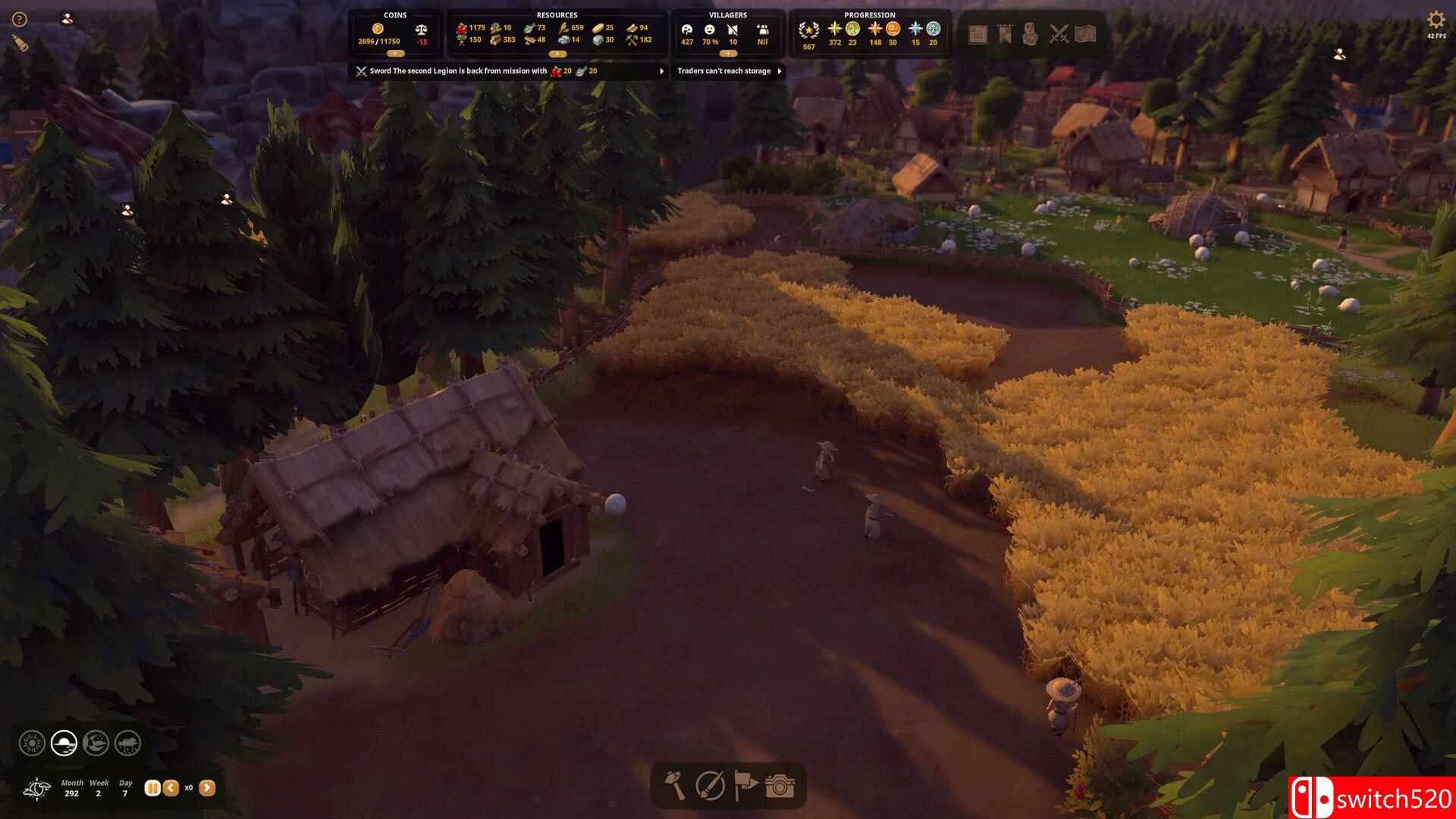Switch to the Villagers panel
Screen dimensions: 1456x819
(728, 14)
